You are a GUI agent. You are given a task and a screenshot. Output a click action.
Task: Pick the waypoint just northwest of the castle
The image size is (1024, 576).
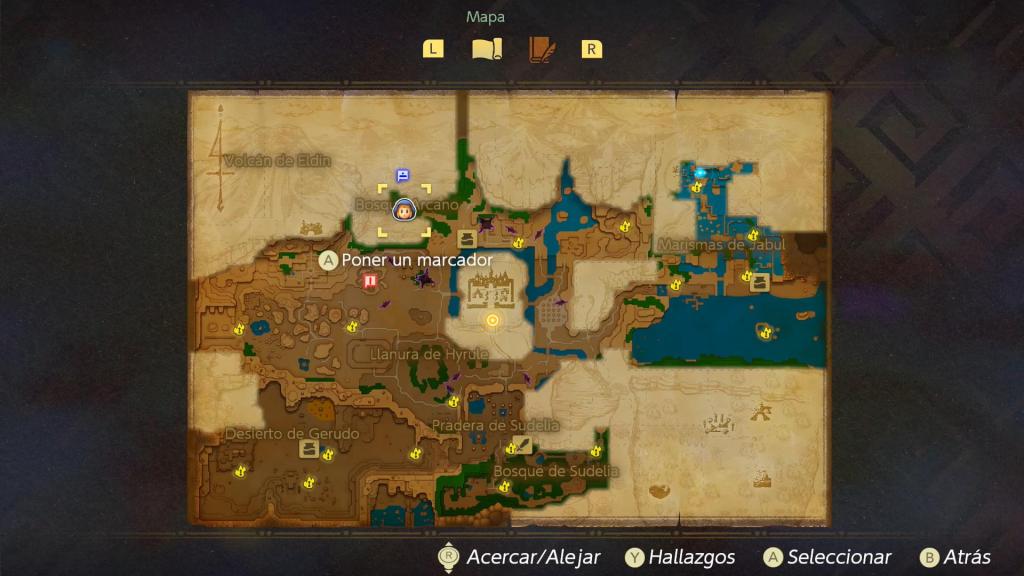[x=466, y=239]
